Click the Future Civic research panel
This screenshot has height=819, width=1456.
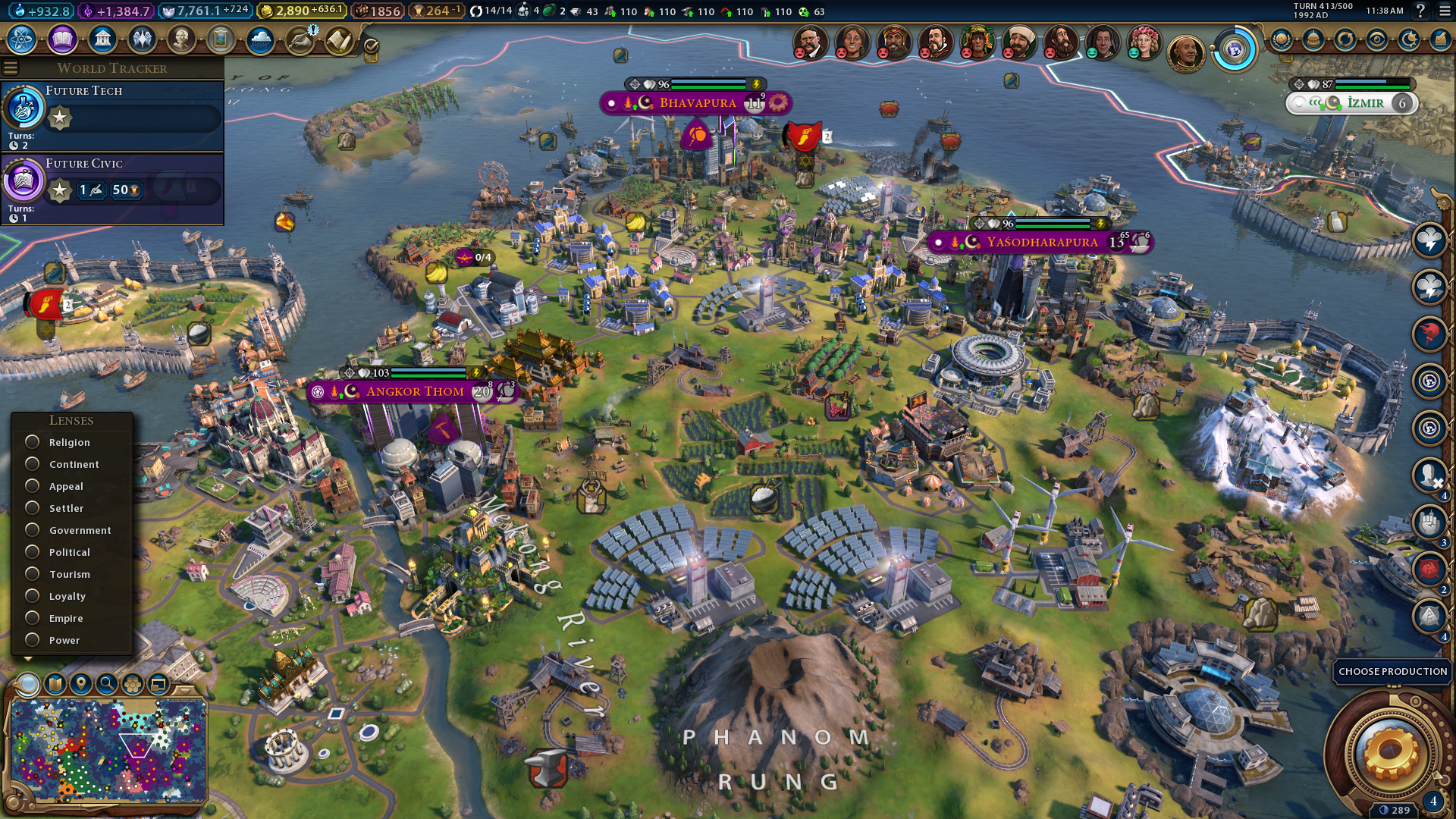tap(112, 189)
